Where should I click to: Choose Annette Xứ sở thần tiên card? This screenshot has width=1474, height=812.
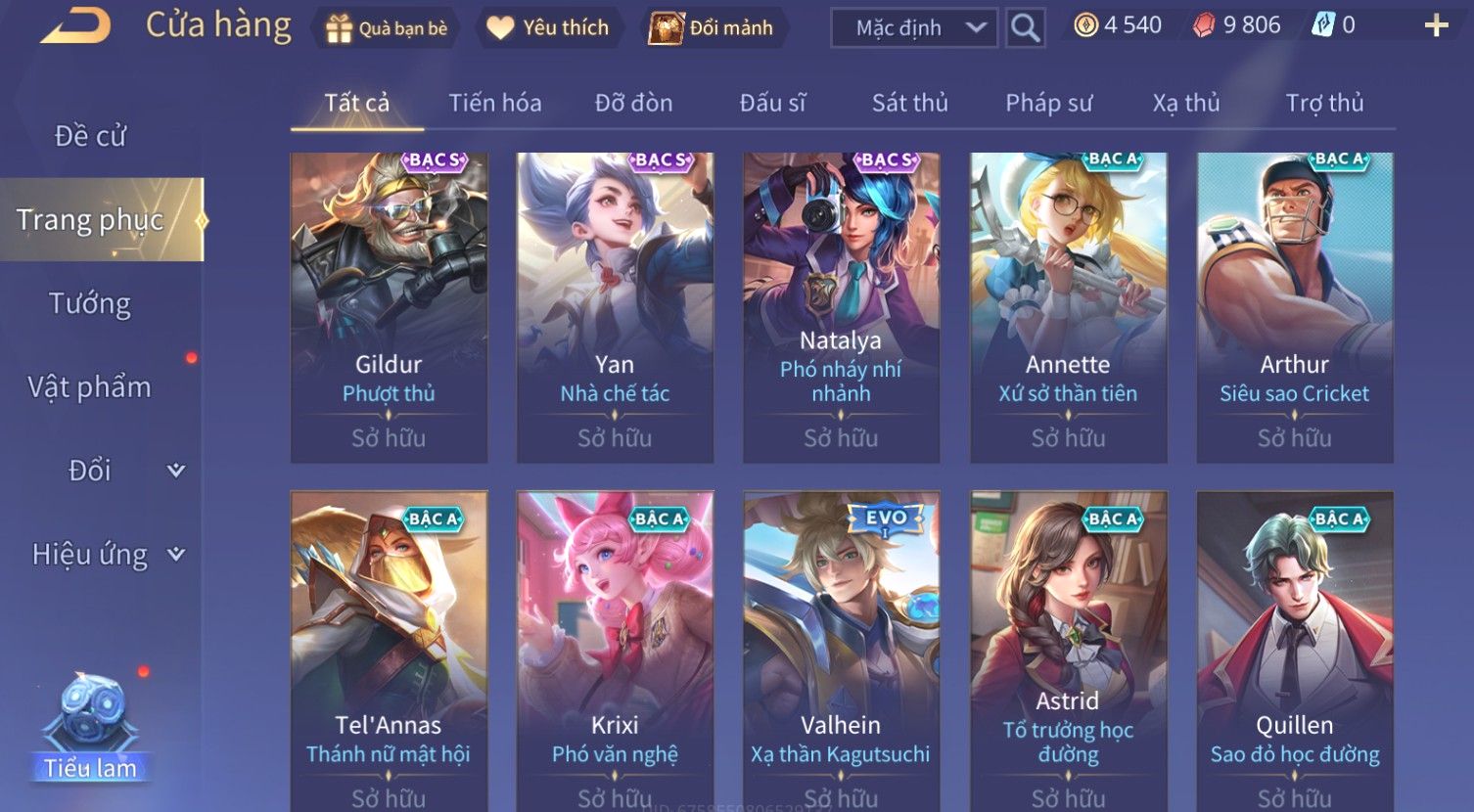(x=1068, y=307)
